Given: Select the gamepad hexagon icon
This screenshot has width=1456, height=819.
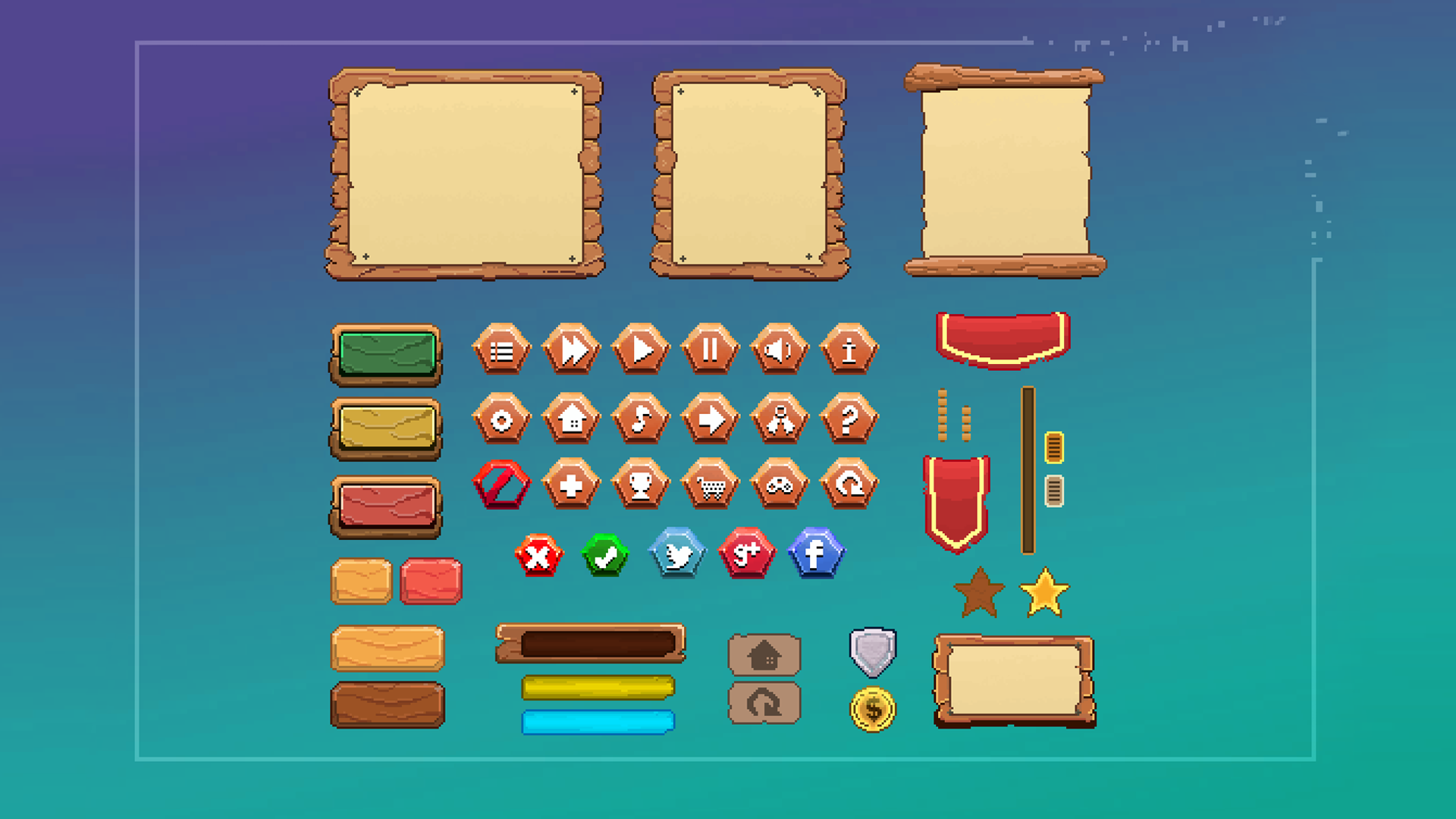Looking at the screenshot, I should tap(779, 485).
